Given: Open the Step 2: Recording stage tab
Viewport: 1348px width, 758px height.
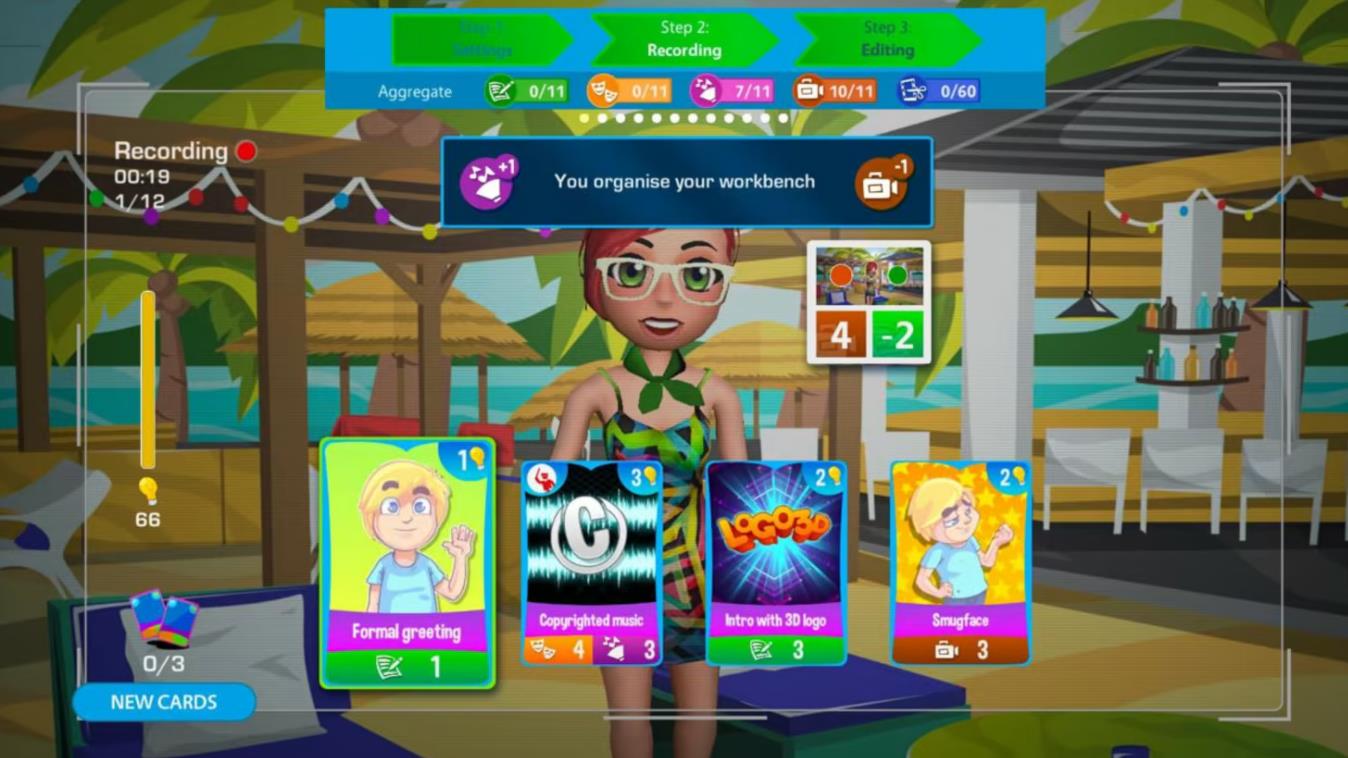Looking at the screenshot, I should [x=684, y=40].
